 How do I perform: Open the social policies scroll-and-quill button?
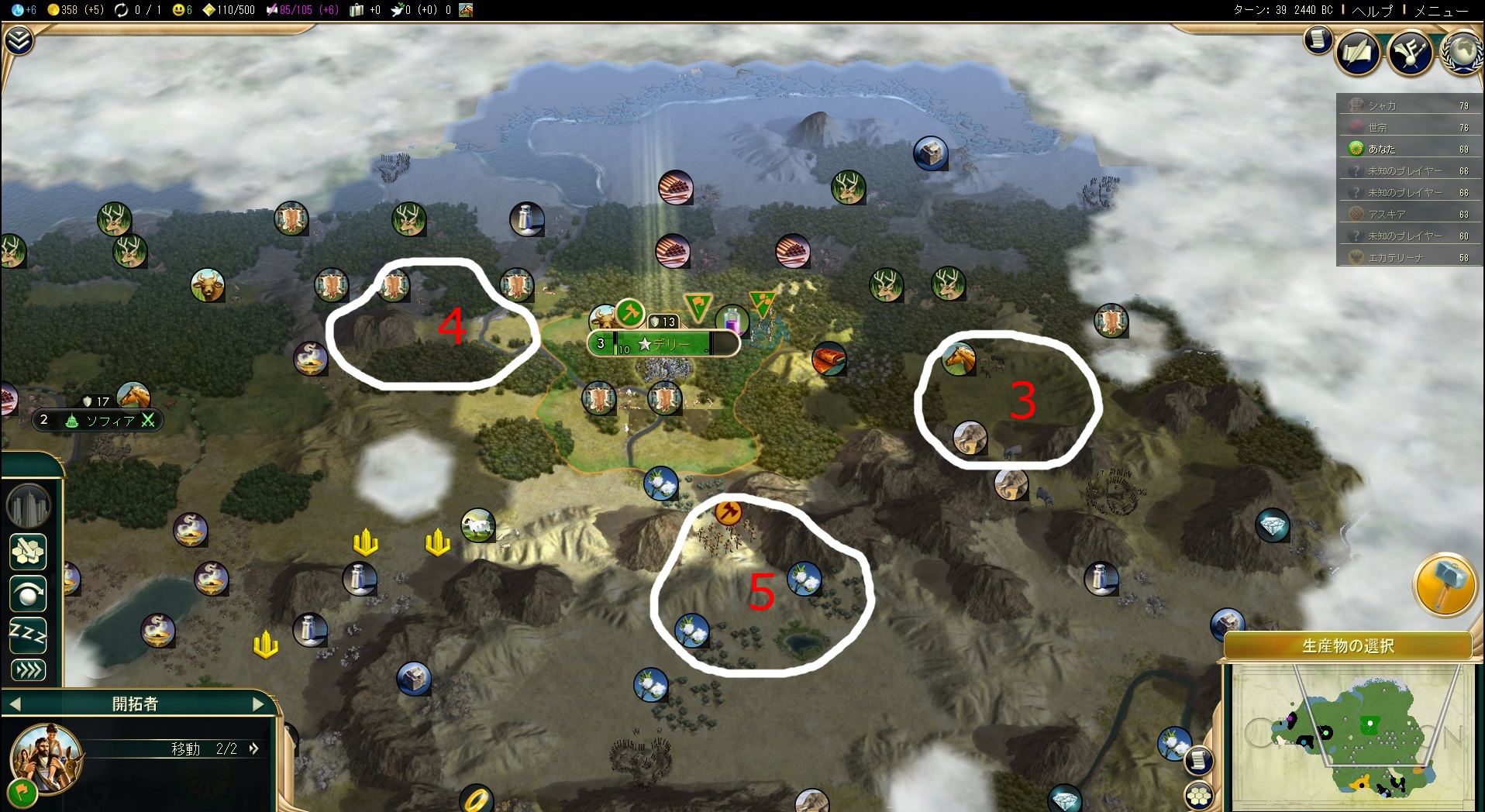[x=1358, y=53]
